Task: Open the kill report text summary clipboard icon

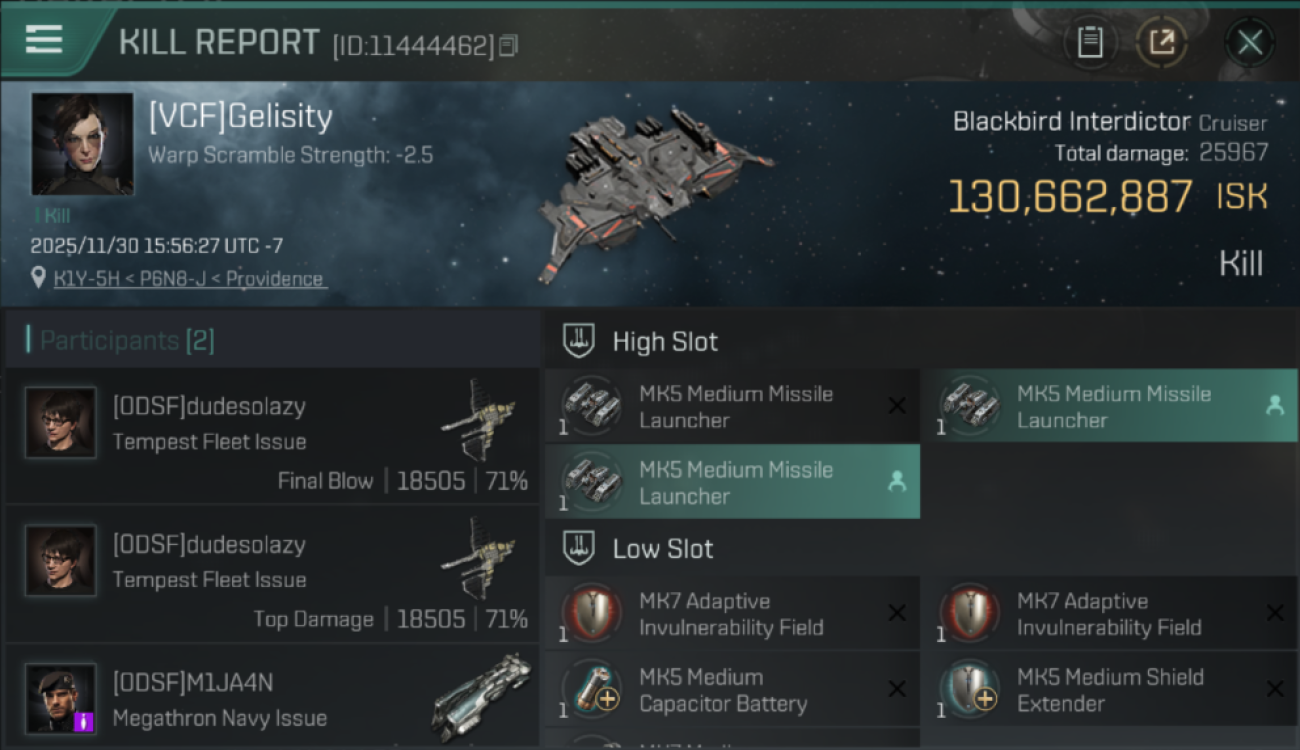Action: point(1090,42)
